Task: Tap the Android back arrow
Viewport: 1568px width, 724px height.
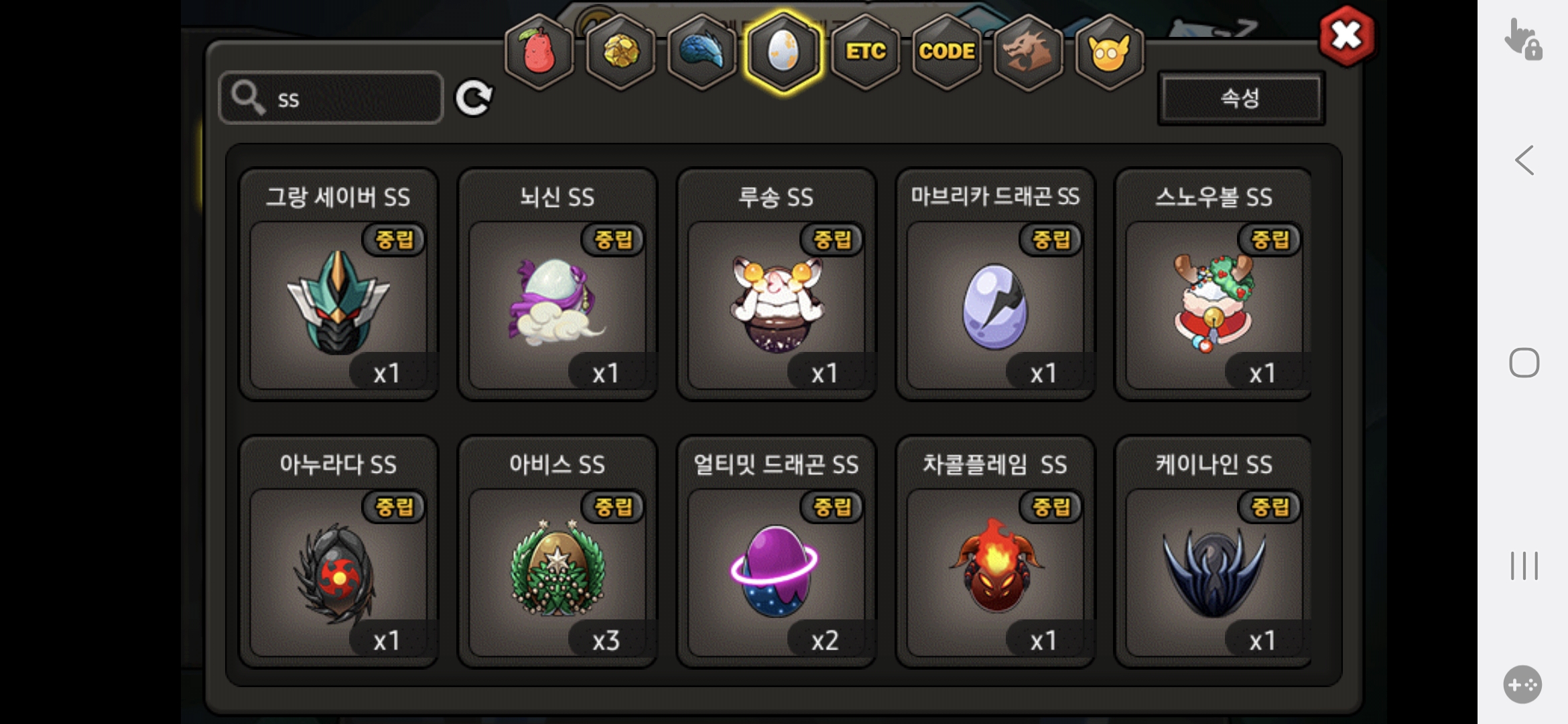Action: 1524,161
